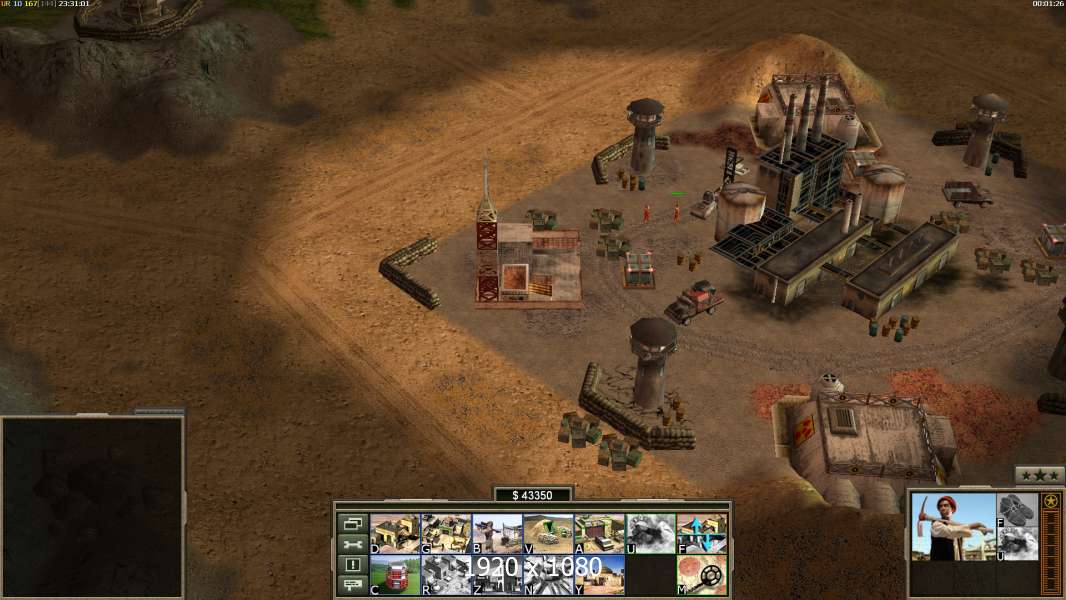
Task: Pick the greyed structure icon labeled Z
Action: tap(496, 575)
